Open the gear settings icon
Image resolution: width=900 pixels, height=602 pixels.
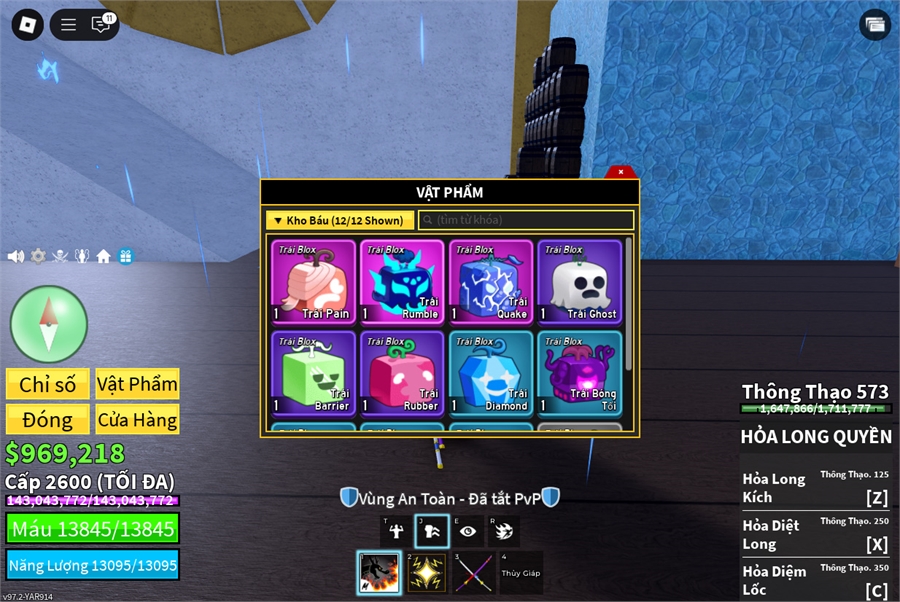[x=38, y=256]
